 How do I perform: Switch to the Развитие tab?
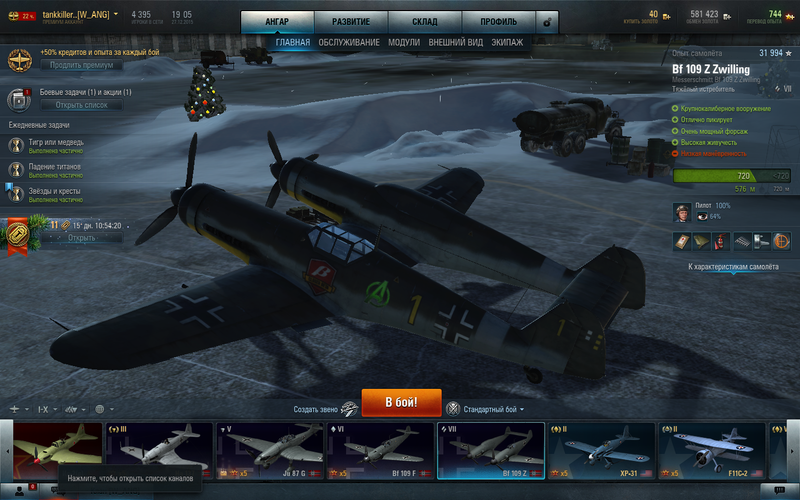350,21
